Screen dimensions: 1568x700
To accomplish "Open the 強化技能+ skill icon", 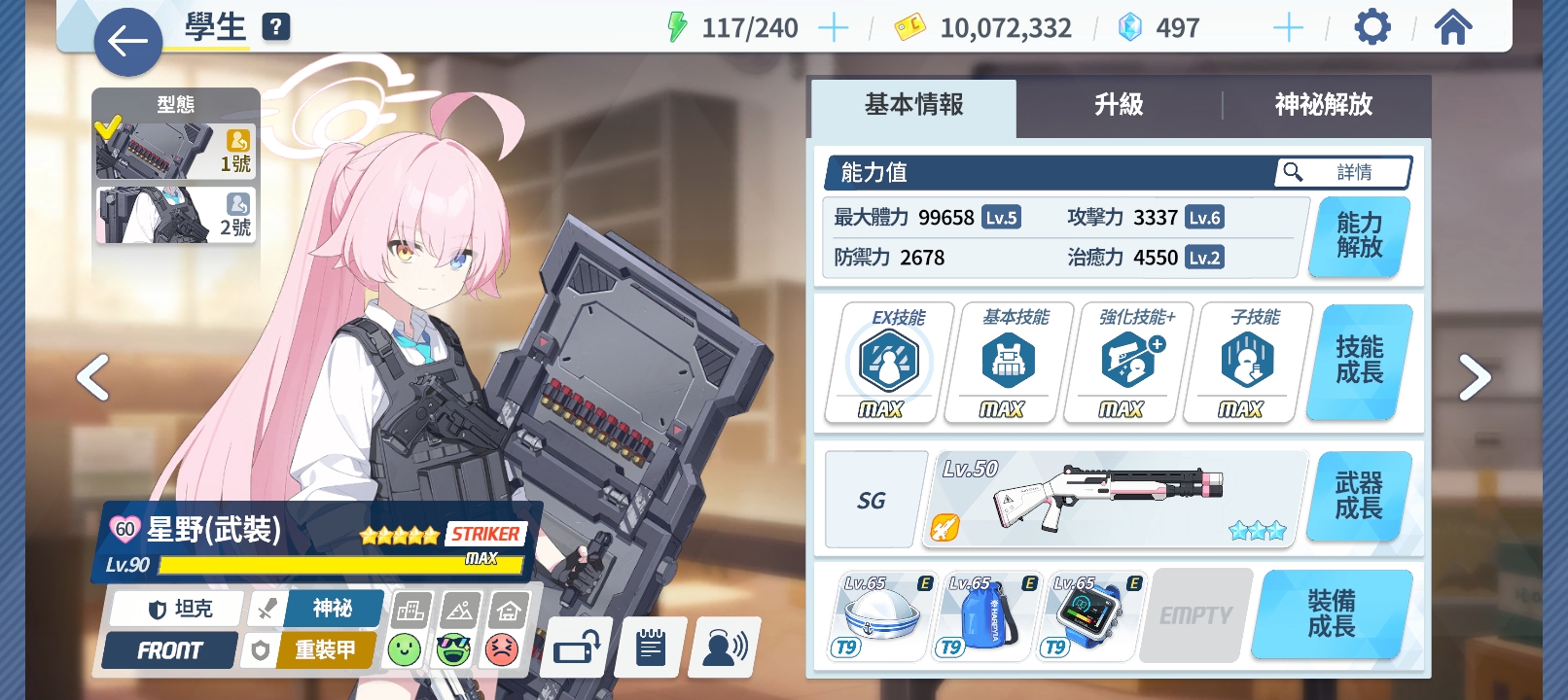I will tap(1125, 360).
